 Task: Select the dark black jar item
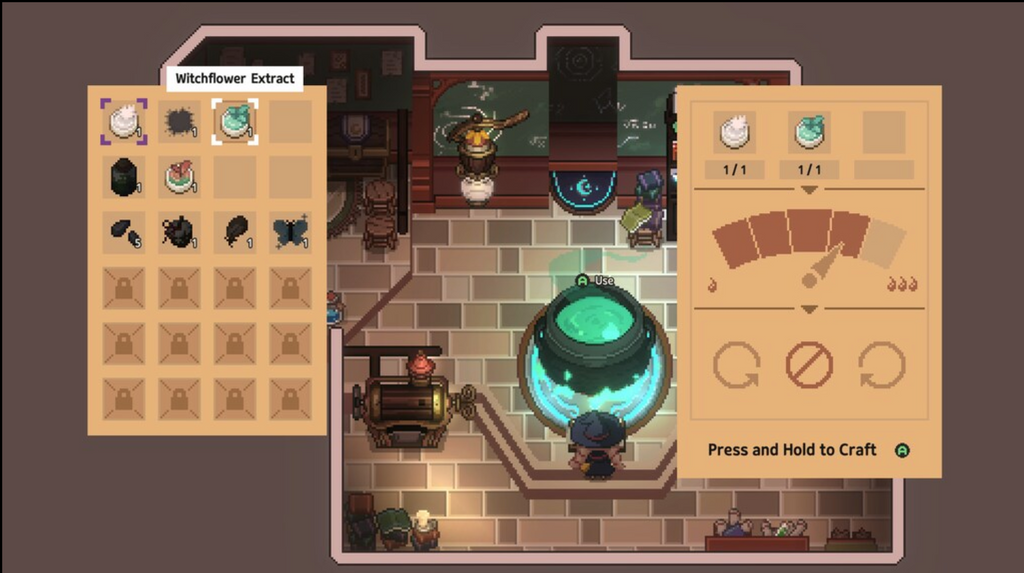[124, 177]
